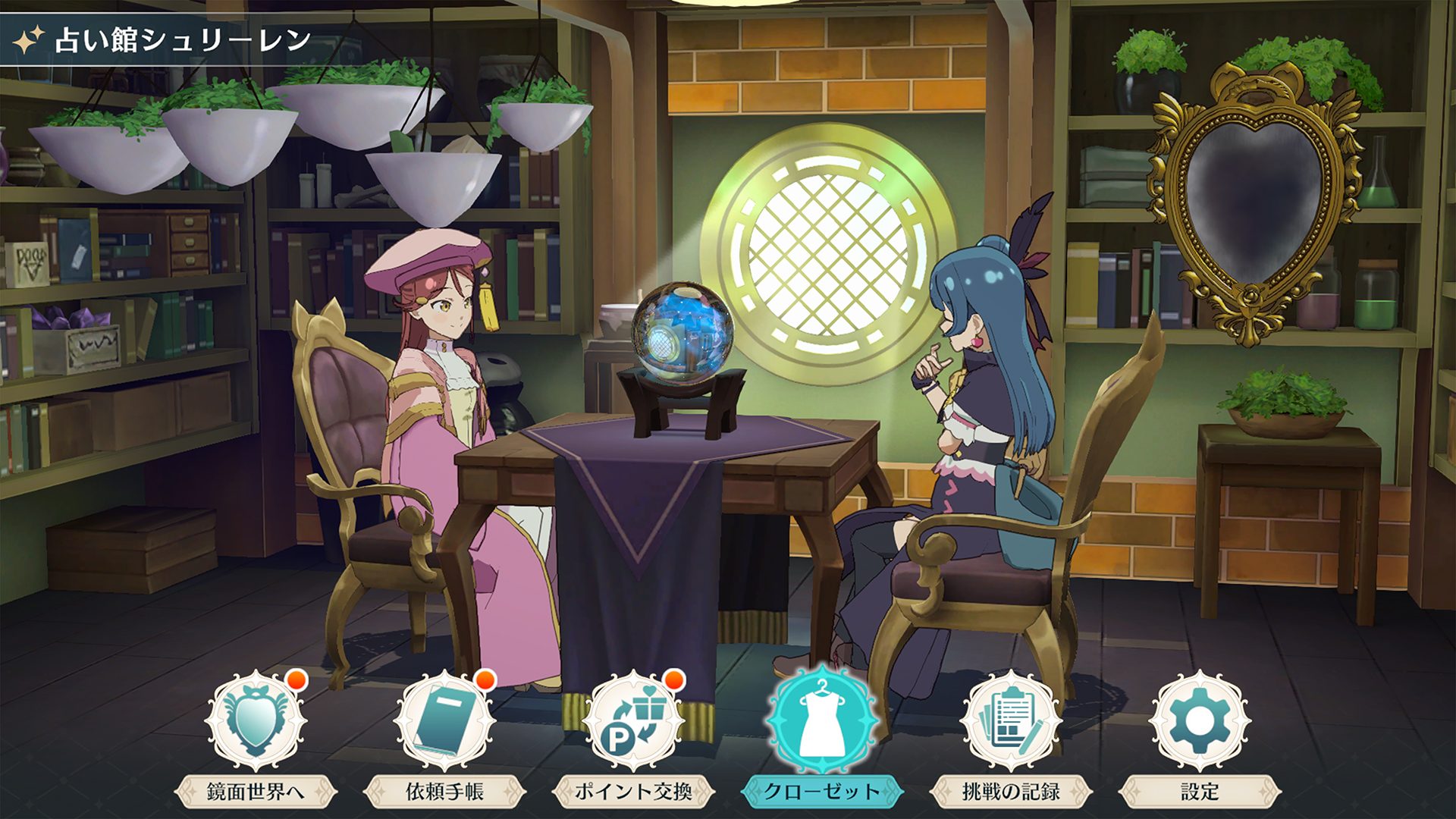Open the point exchange (ポイント交換)
Viewport: 1456px width, 819px height.
pyautogui.click(x=633, y=723)
